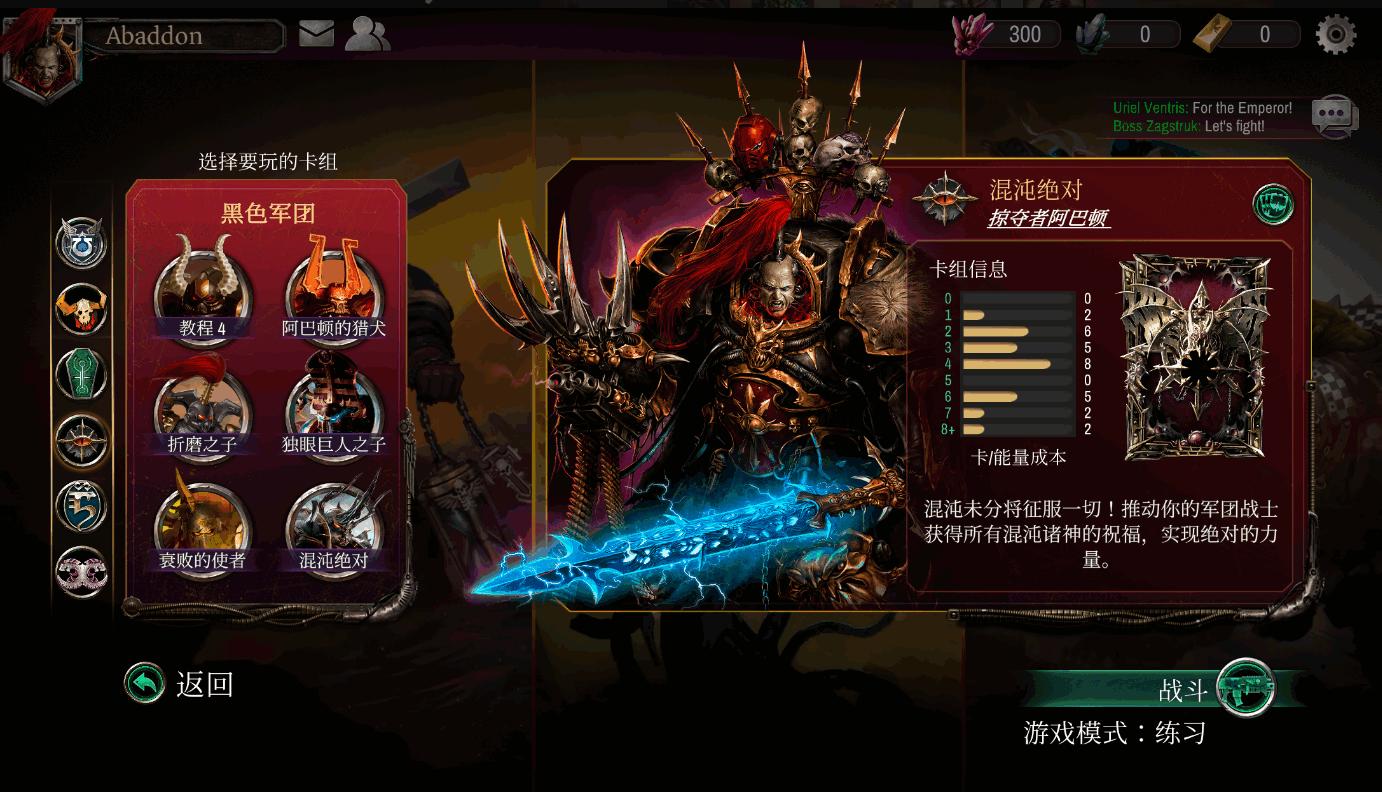Select the Ultramarines faction icon
Screen dimensions: 1382x792
tap(81, 243)
